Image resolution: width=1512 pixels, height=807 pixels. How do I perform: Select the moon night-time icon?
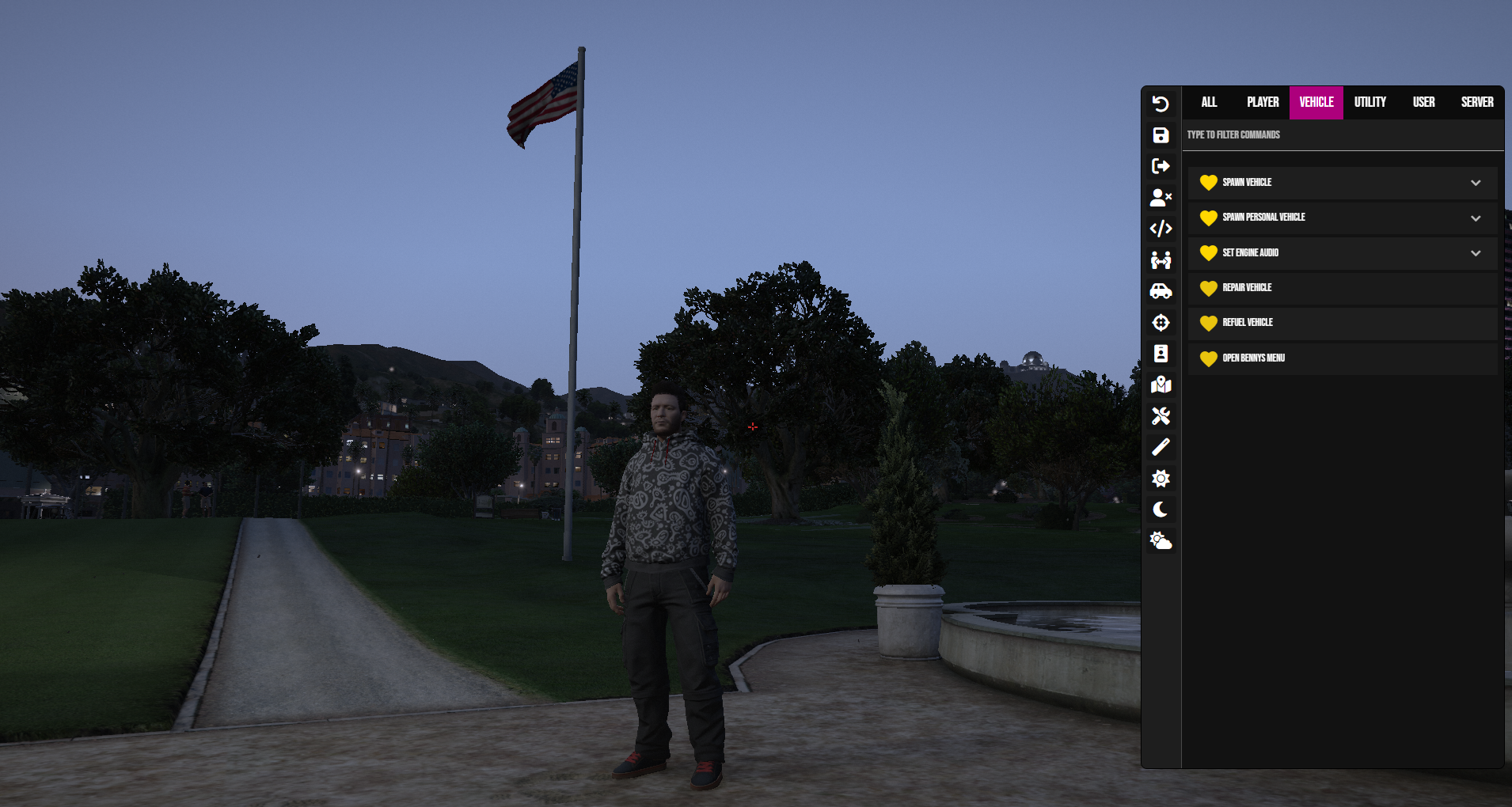pos(1161,510)
